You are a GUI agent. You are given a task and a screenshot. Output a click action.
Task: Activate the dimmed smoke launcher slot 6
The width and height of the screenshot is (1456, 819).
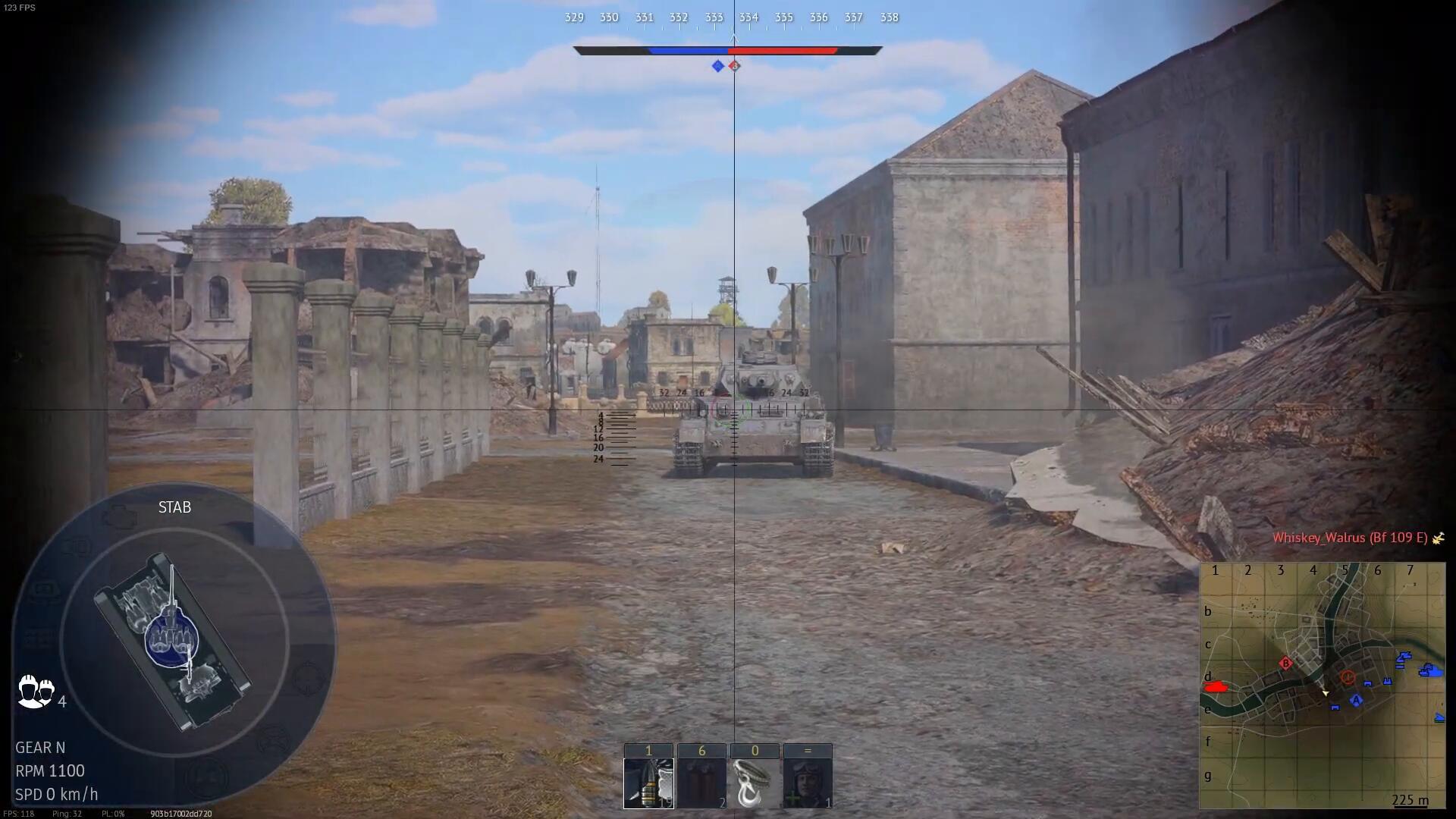tap(701, 783)
